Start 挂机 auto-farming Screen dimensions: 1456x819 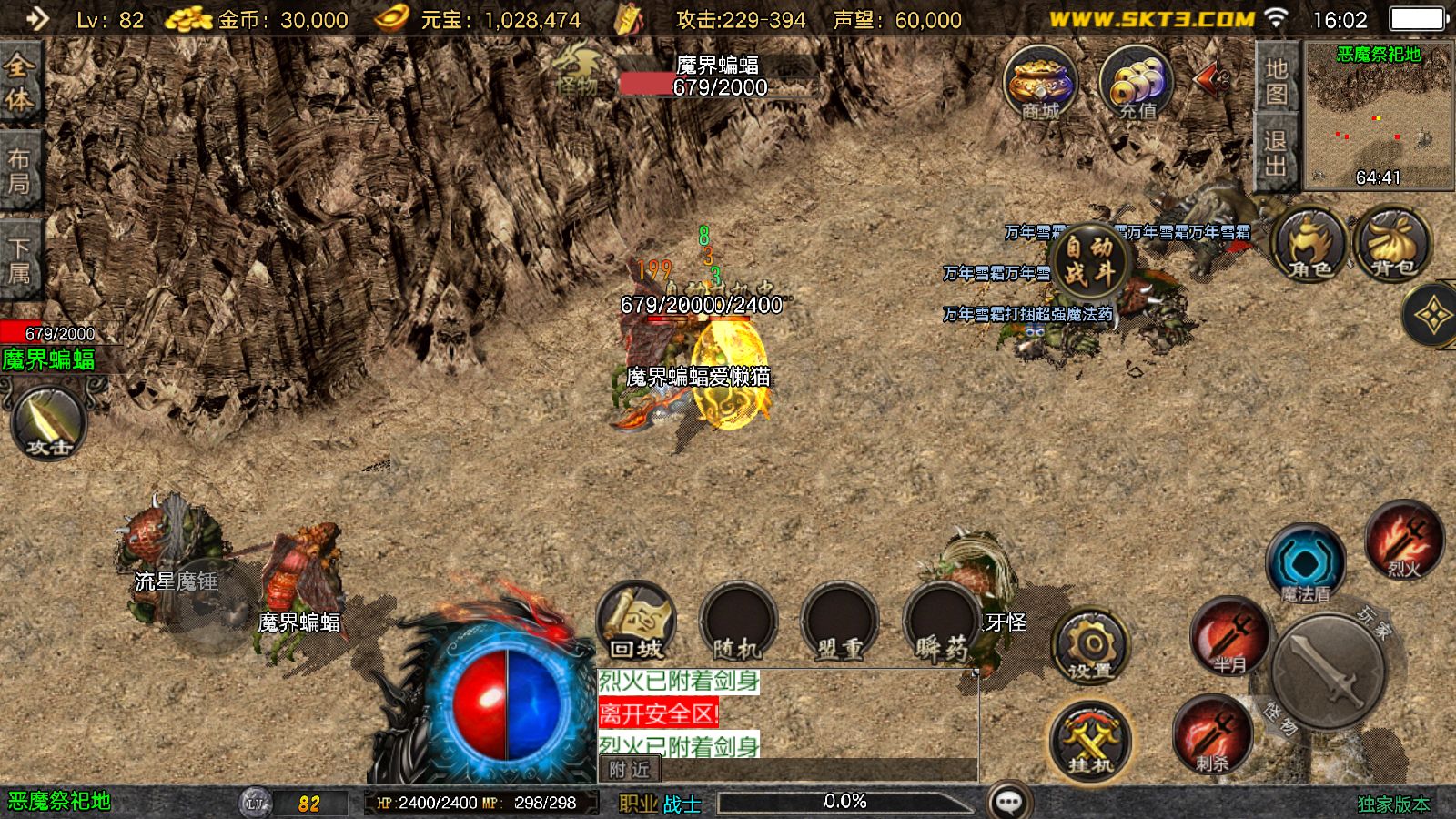click(x=1089, y=741)
